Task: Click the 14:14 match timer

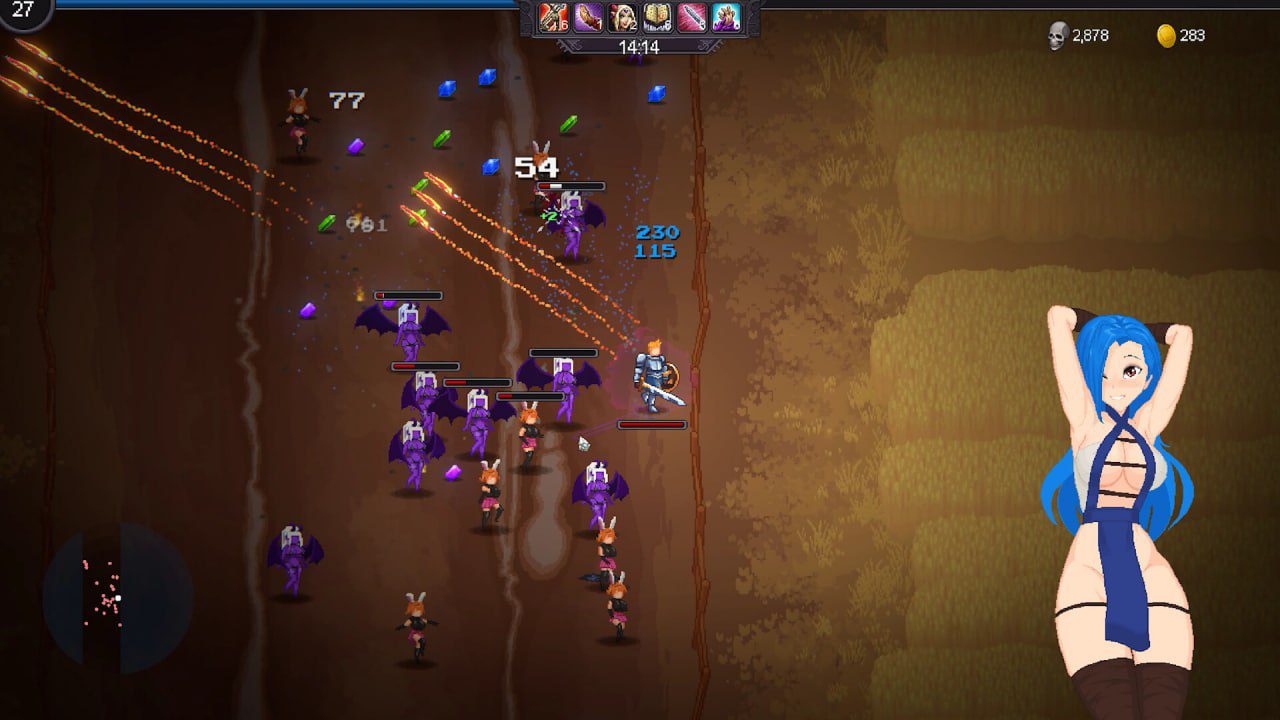Action: [640, 44]
